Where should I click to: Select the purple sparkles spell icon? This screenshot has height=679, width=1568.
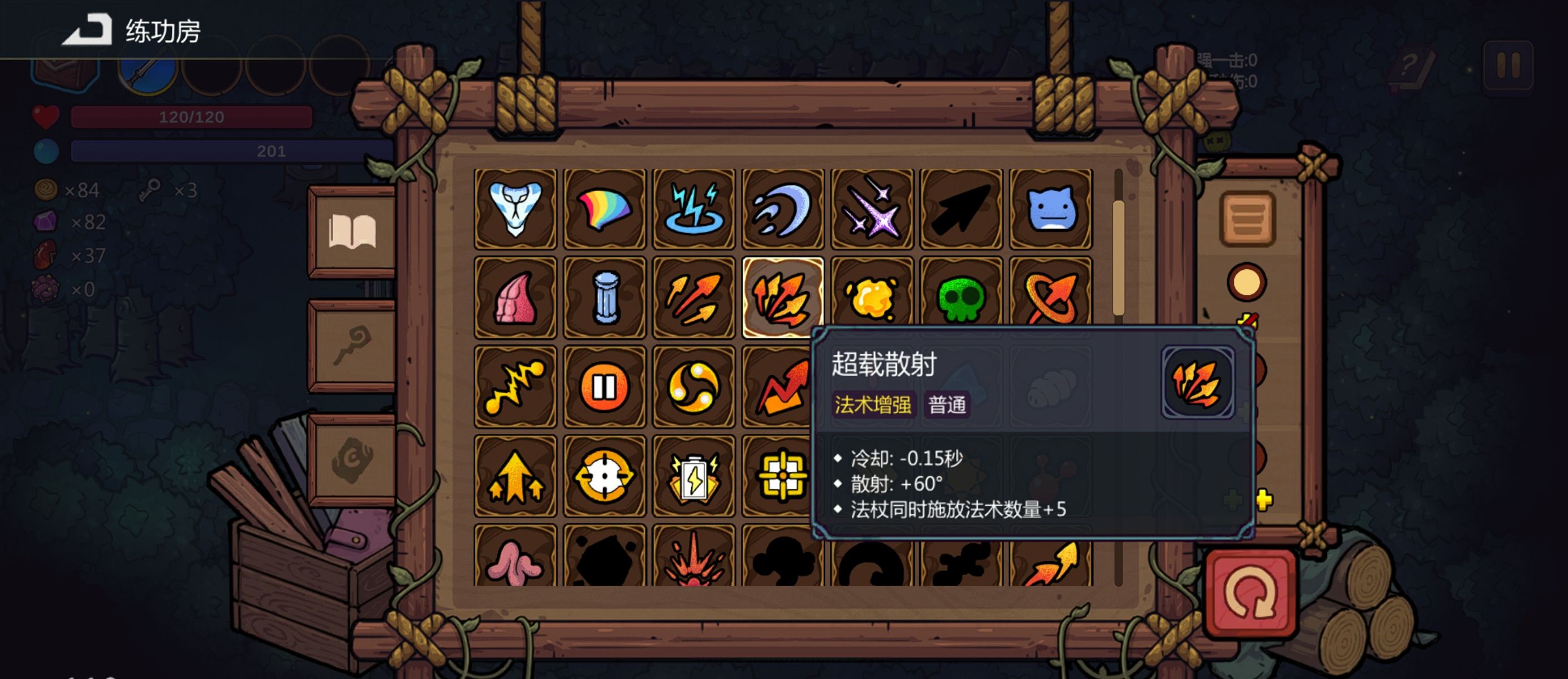pos(872,210)
